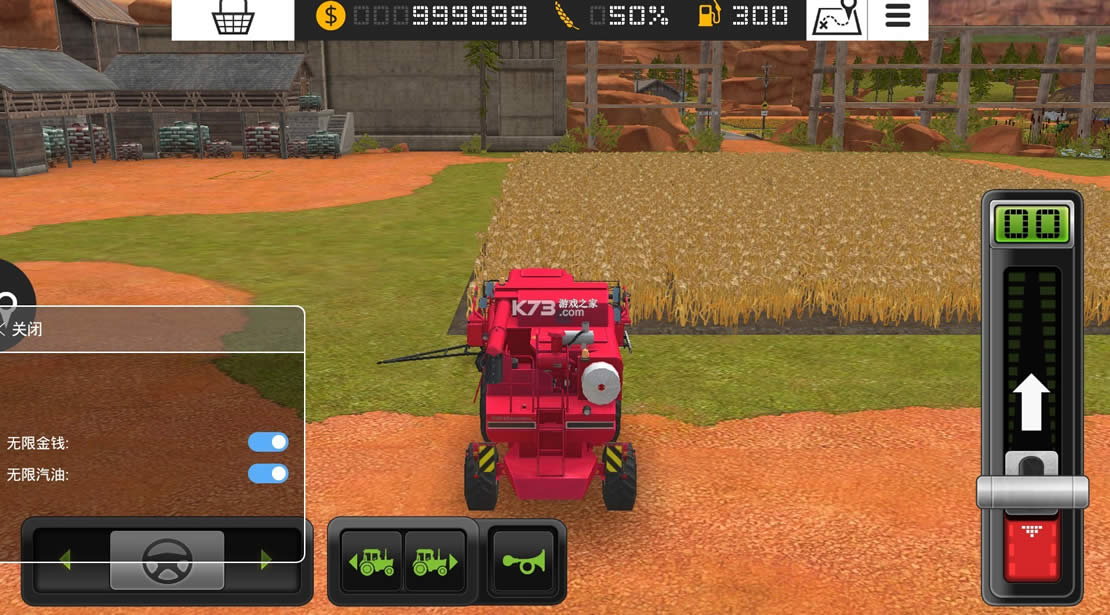Close the cheat panel with 关闭
The height and width of the screenshot is (615, 1110).
point(22,329)
